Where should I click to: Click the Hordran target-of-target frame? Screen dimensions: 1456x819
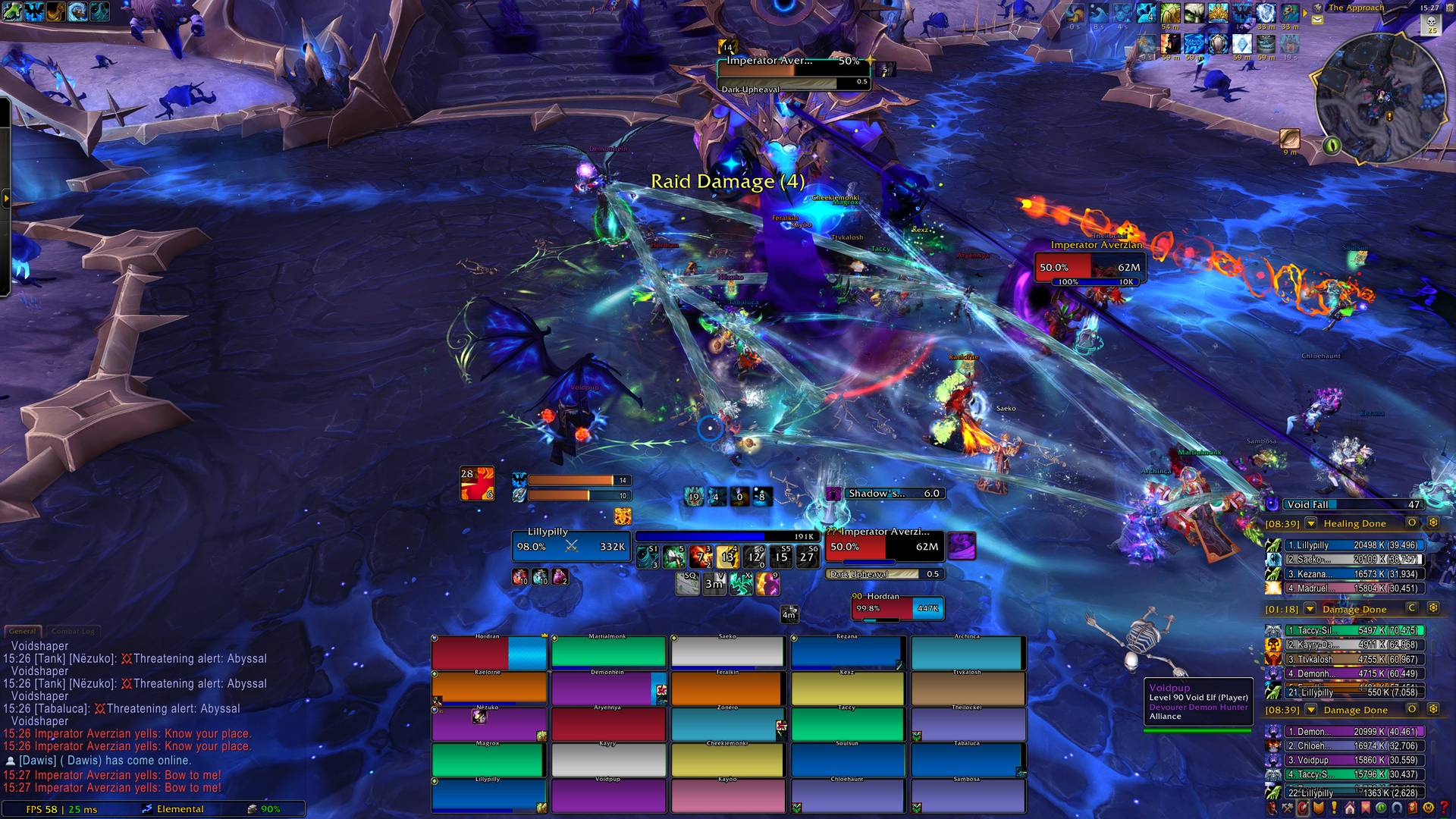click(x=897, y=608)
